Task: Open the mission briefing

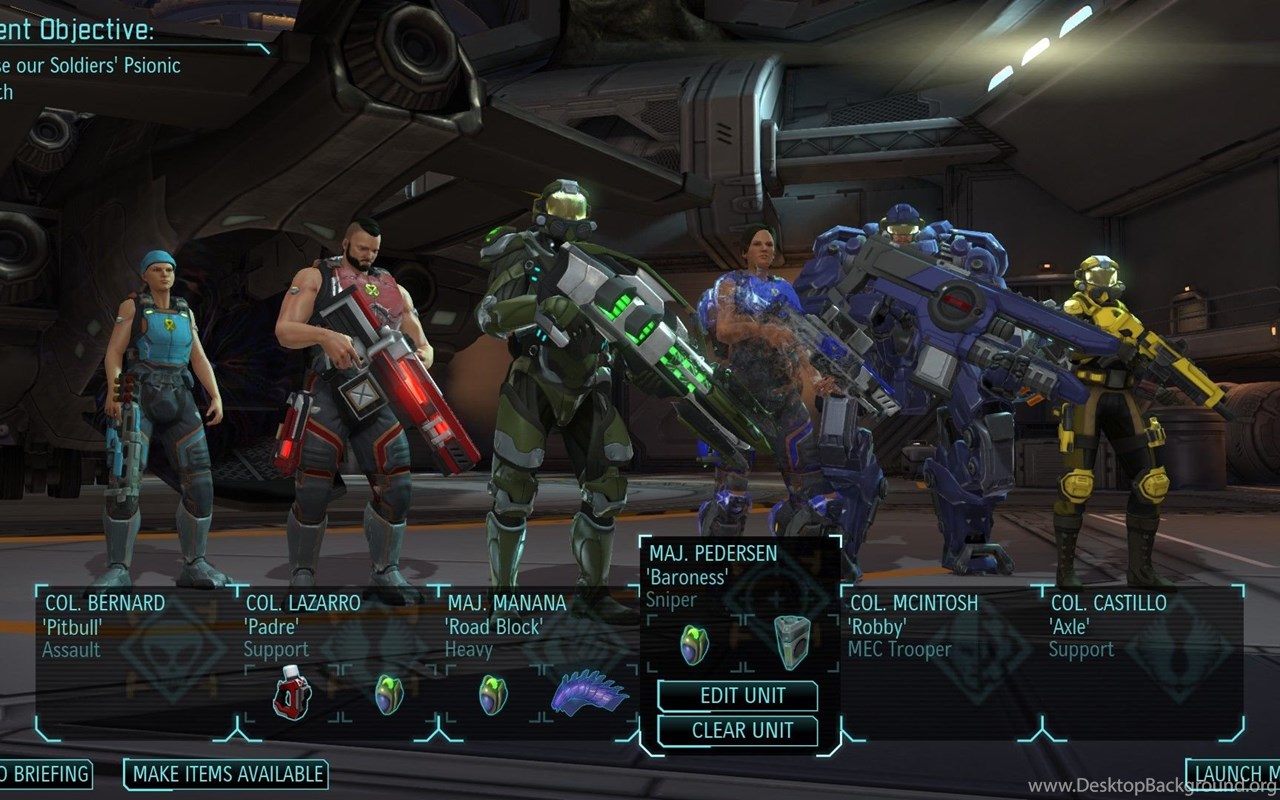Action: click(44, 773)
